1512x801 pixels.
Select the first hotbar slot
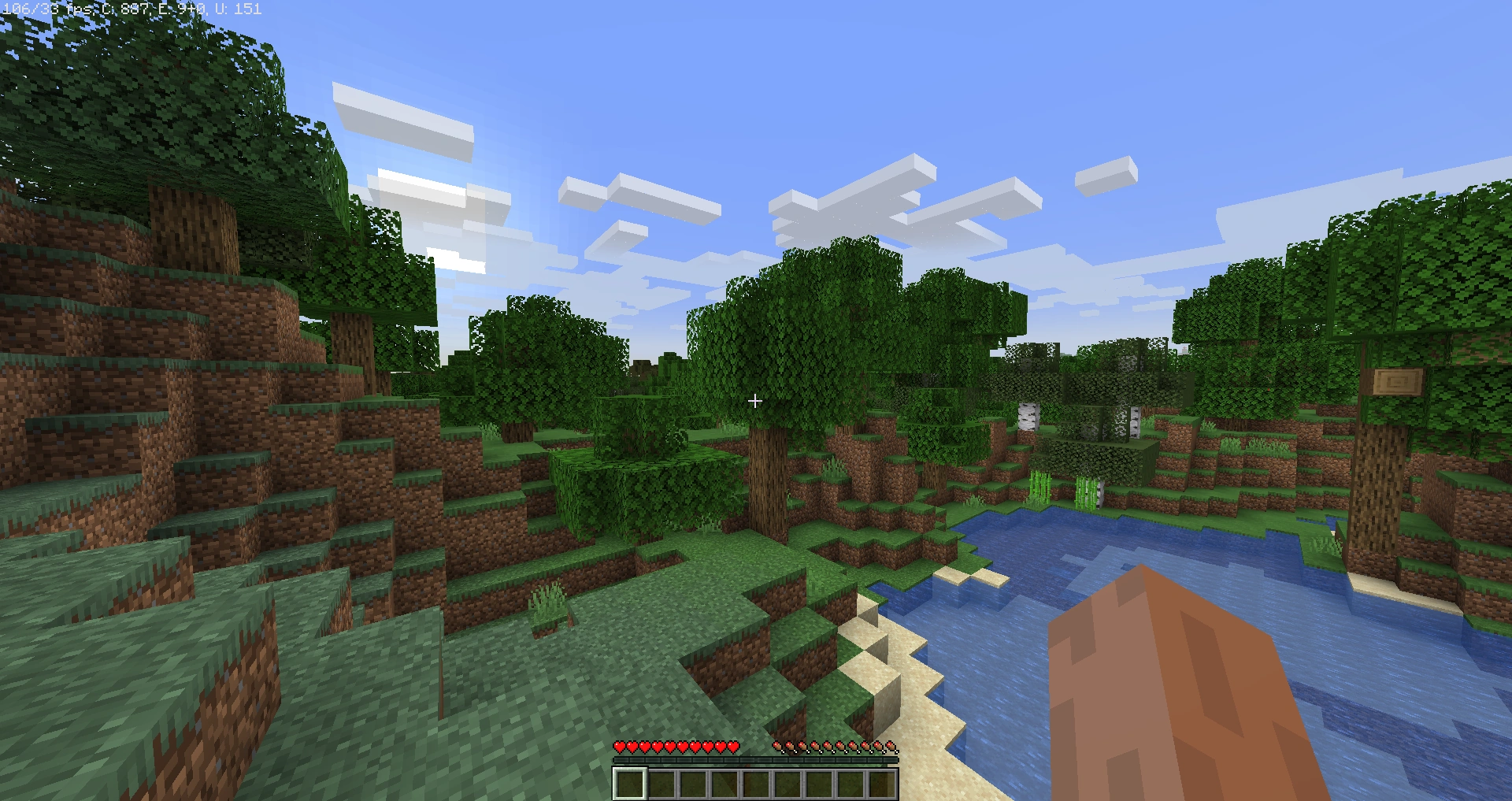(x=630, y=784)
